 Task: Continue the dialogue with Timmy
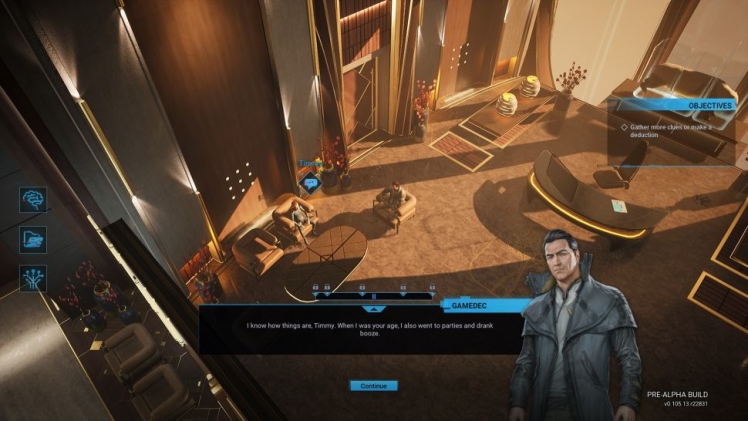[x=373, y=385]
